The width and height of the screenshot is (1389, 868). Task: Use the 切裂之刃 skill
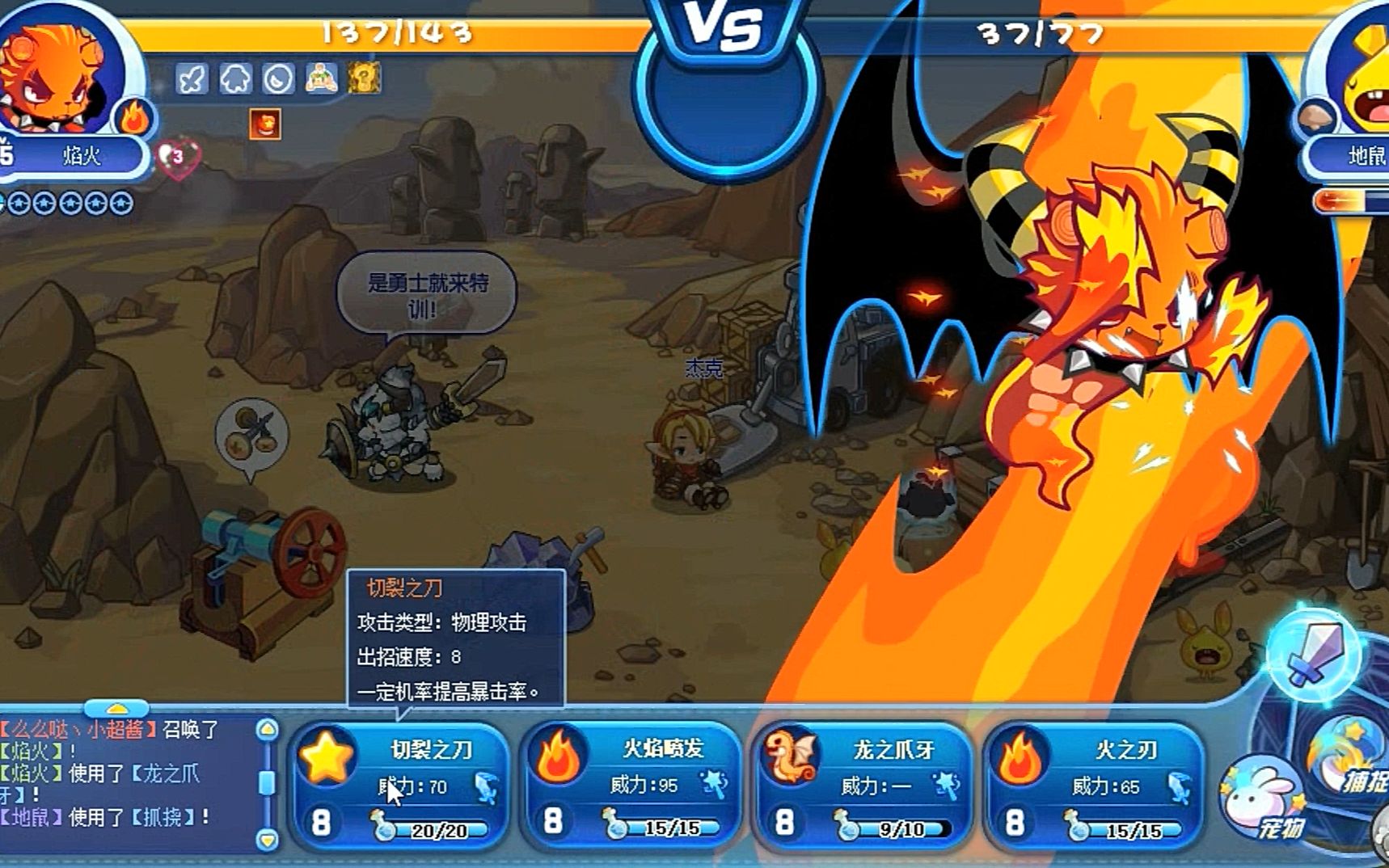(400, 784)
